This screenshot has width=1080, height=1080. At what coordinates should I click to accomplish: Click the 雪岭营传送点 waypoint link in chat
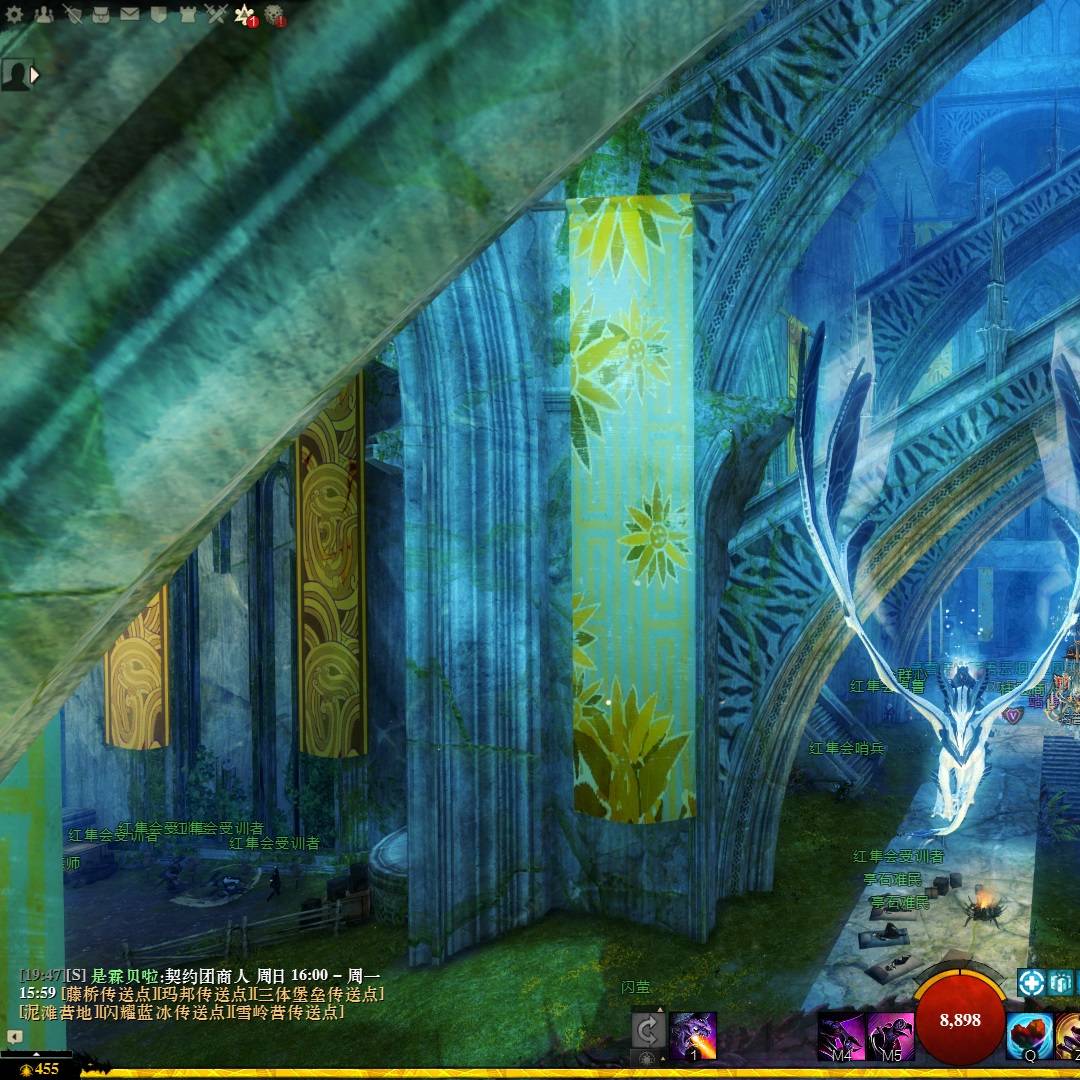[291, 1012]
